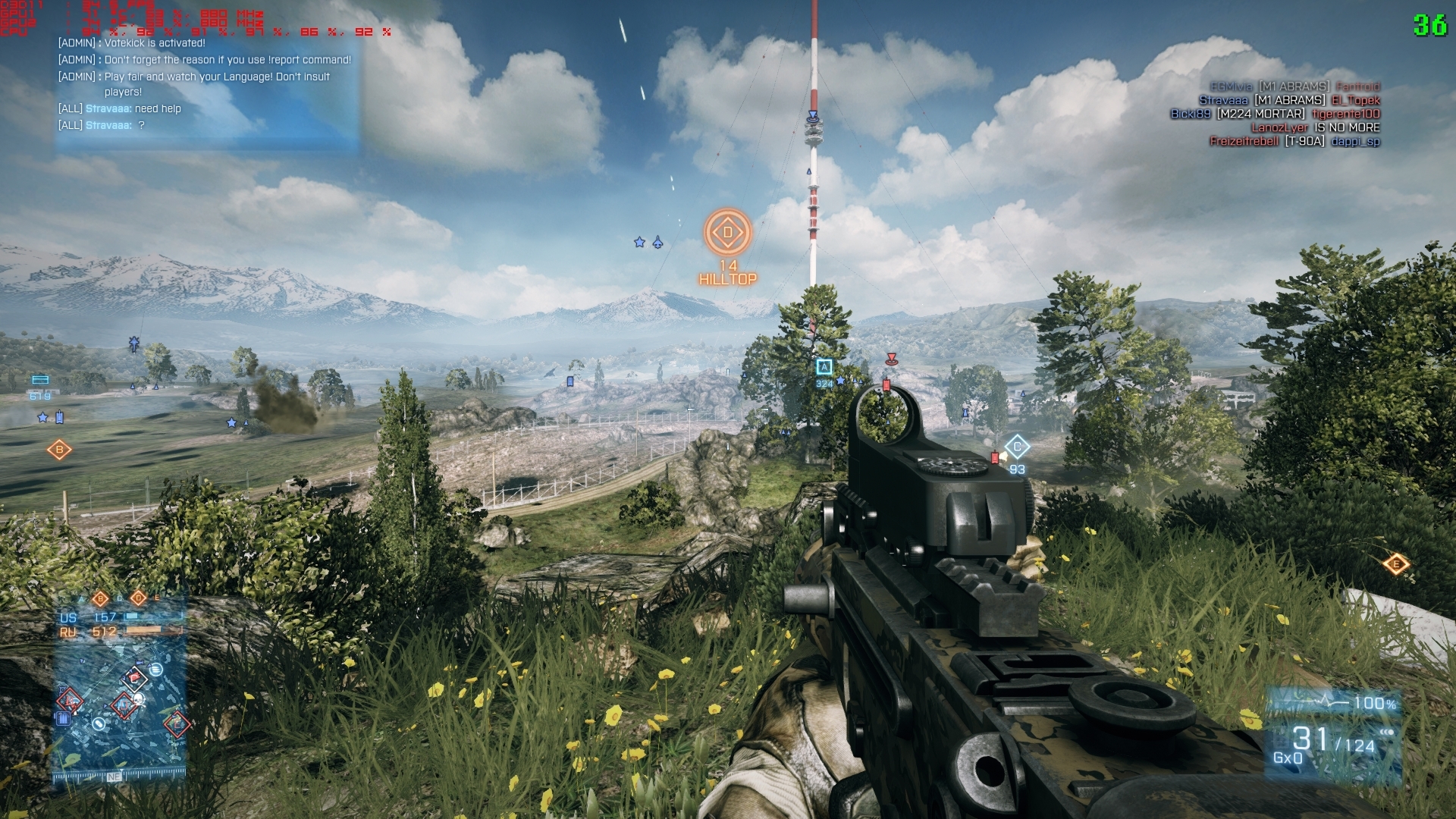This screenshot has height=819, width=1456.
Task: Click the Freizeitrebell T-90A kill feed row
Action: click(1294, 141)
